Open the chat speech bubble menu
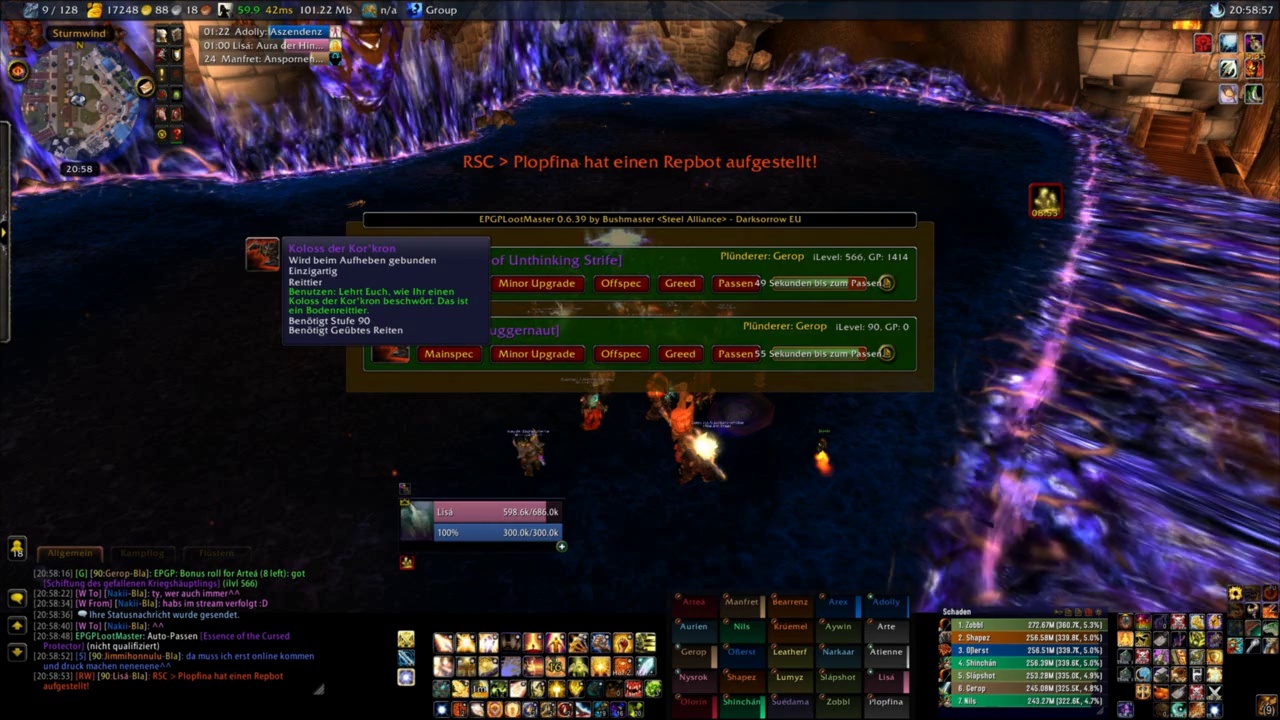The image size is (1280, 720). (17, 597)
